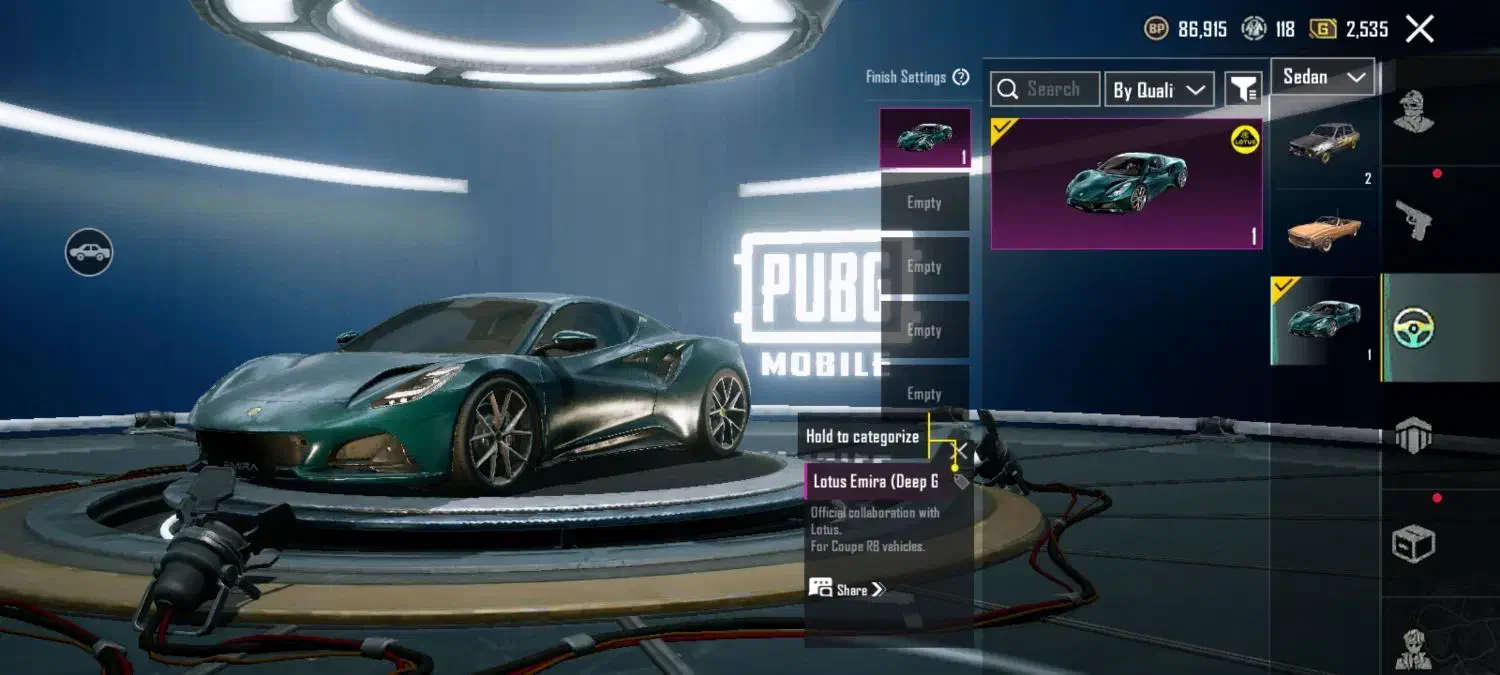Viewport: 1500px width, 675px height.
Task: Expand the Sedan vehicle type dropdown
Action: (x=1323, y=77)
